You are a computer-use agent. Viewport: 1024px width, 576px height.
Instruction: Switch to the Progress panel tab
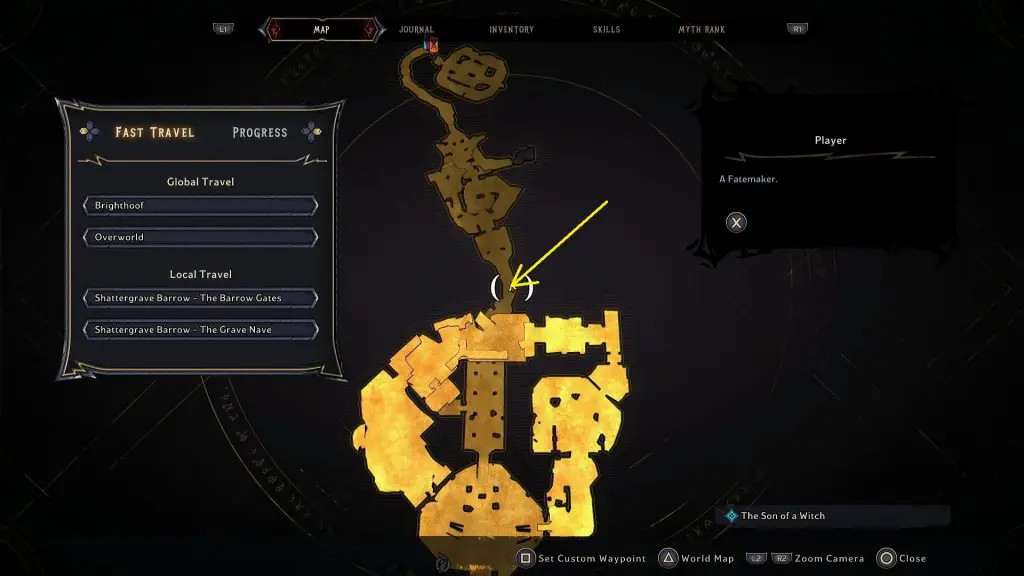[x=259, y=132]
